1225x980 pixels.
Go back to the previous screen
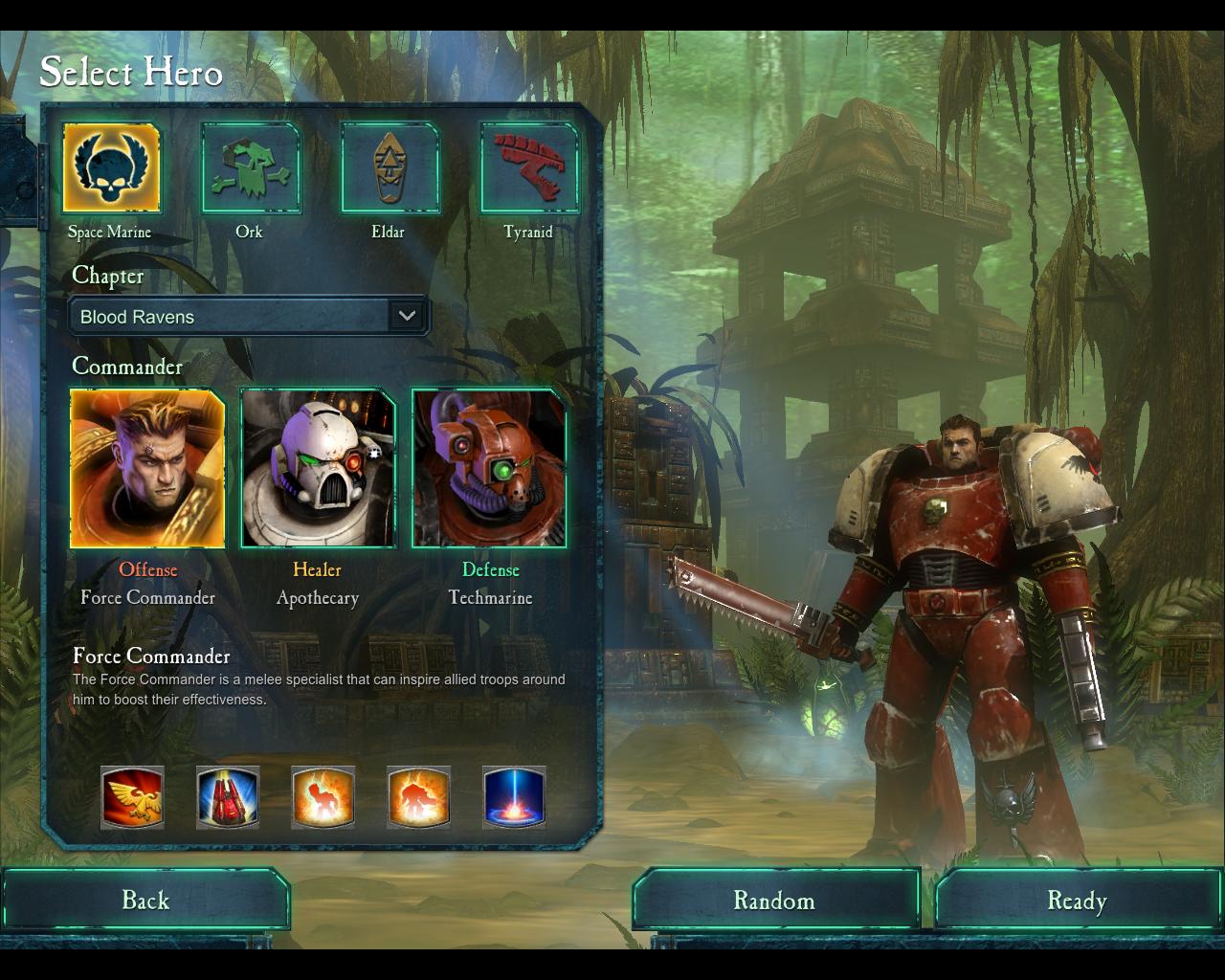[x=145, y=900]
